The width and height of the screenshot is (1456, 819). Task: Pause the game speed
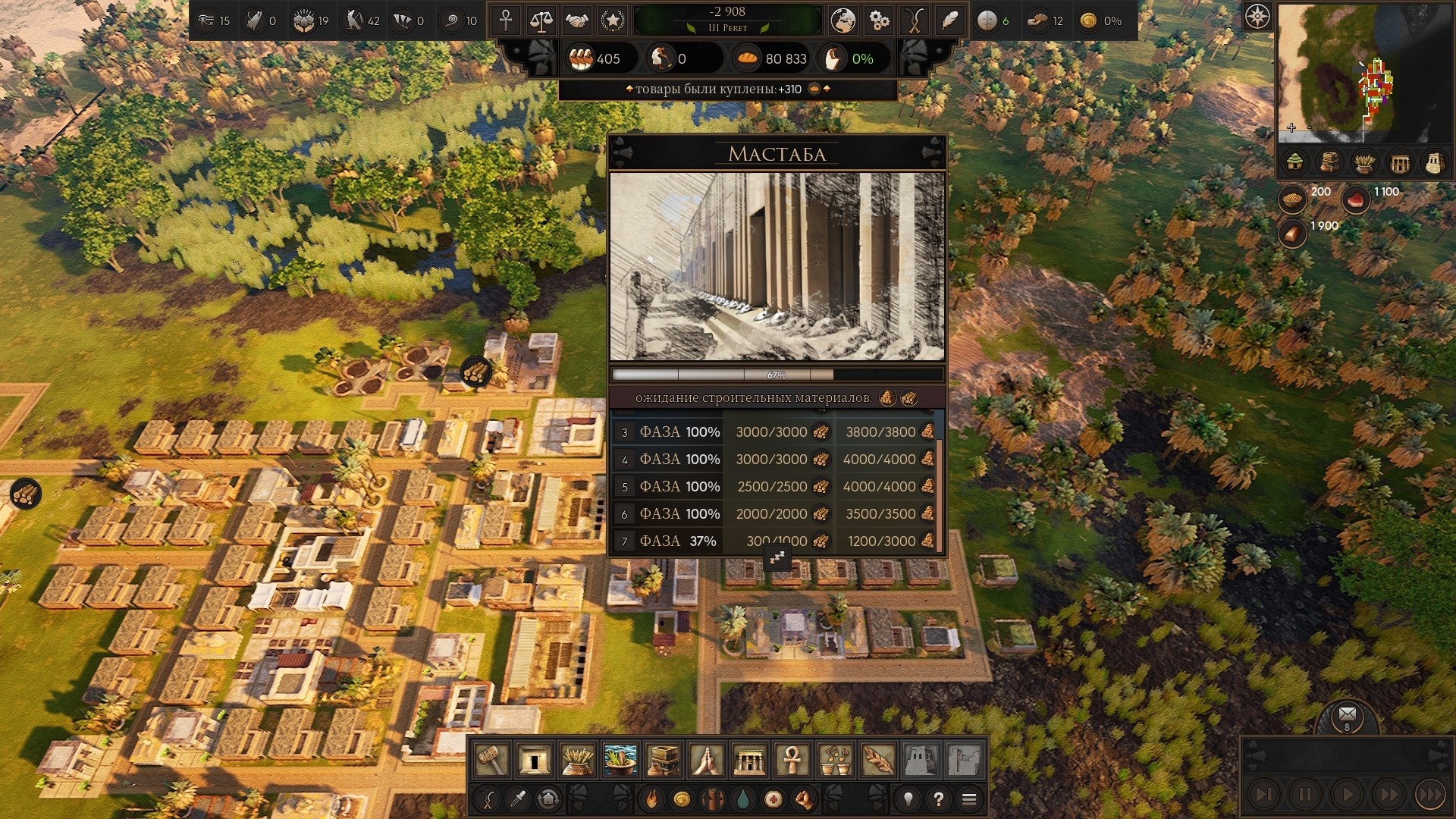[x=1305, y=795]
